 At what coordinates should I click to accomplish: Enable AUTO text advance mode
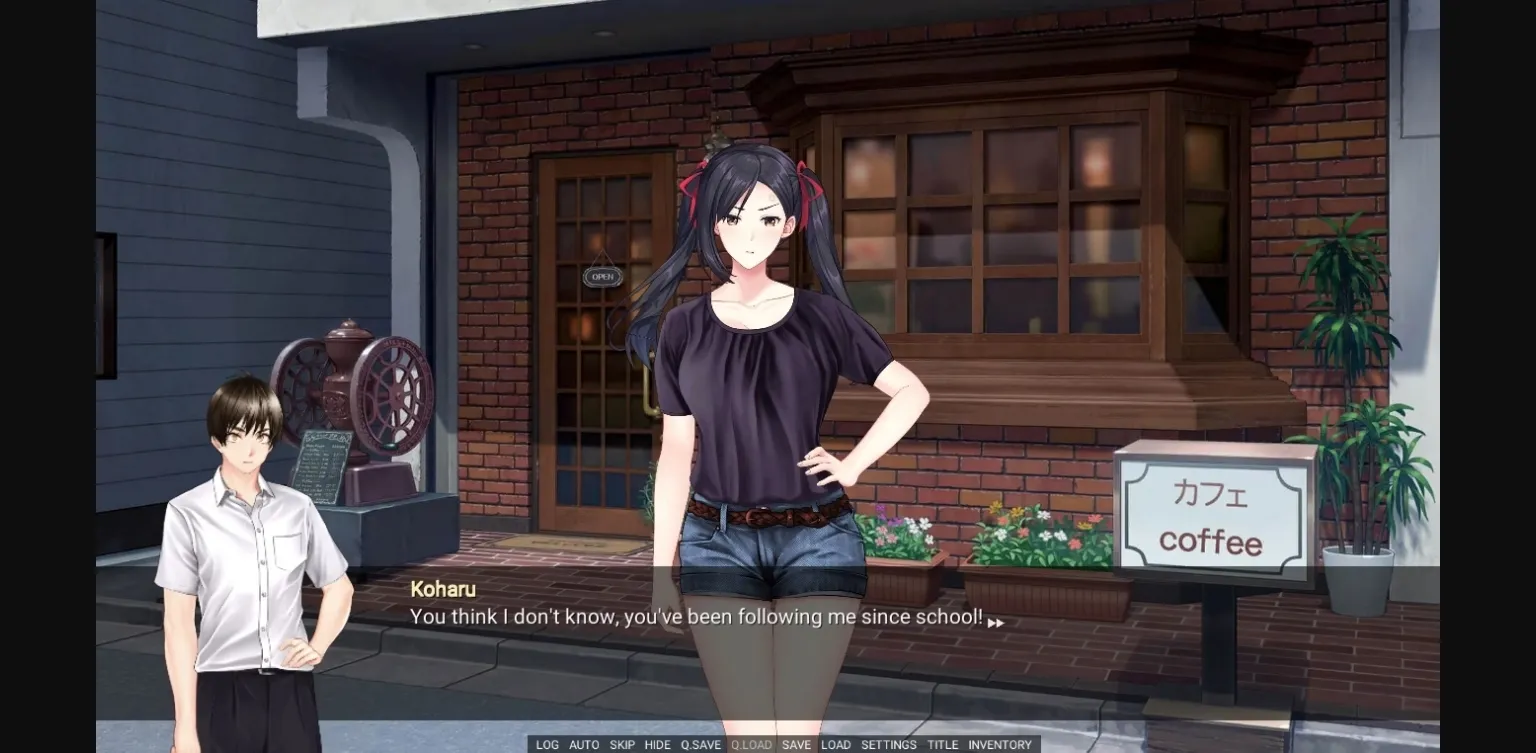tap(584, 745)
